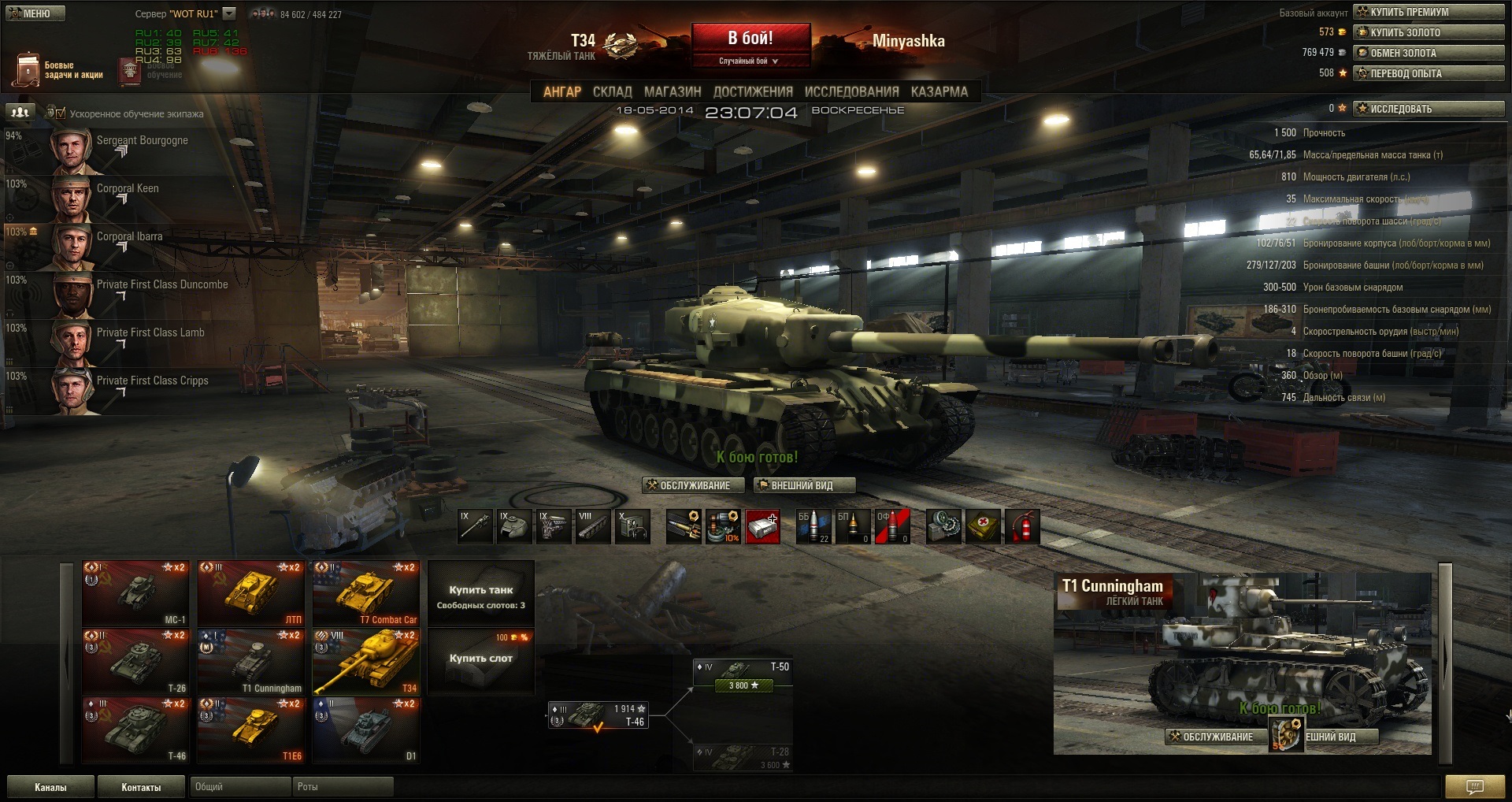Viewport: 1512px width, 802px height.
Task: Choose the КУПИТЬ ЗОЛОТО button
Action: point(1429,32)
